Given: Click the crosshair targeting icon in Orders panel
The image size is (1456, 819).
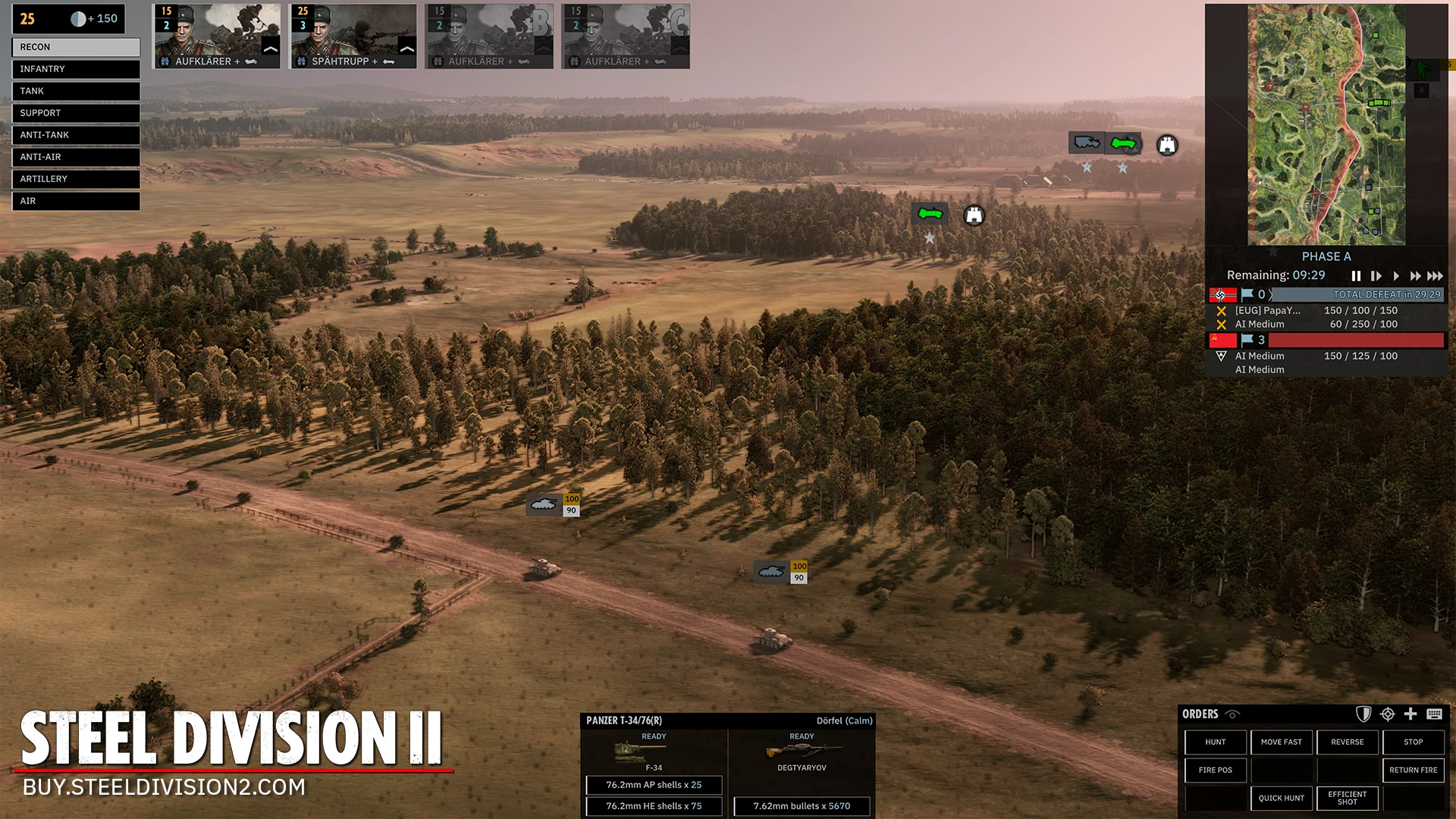Looking at the screenshot, I should (x=1387, y=714).
